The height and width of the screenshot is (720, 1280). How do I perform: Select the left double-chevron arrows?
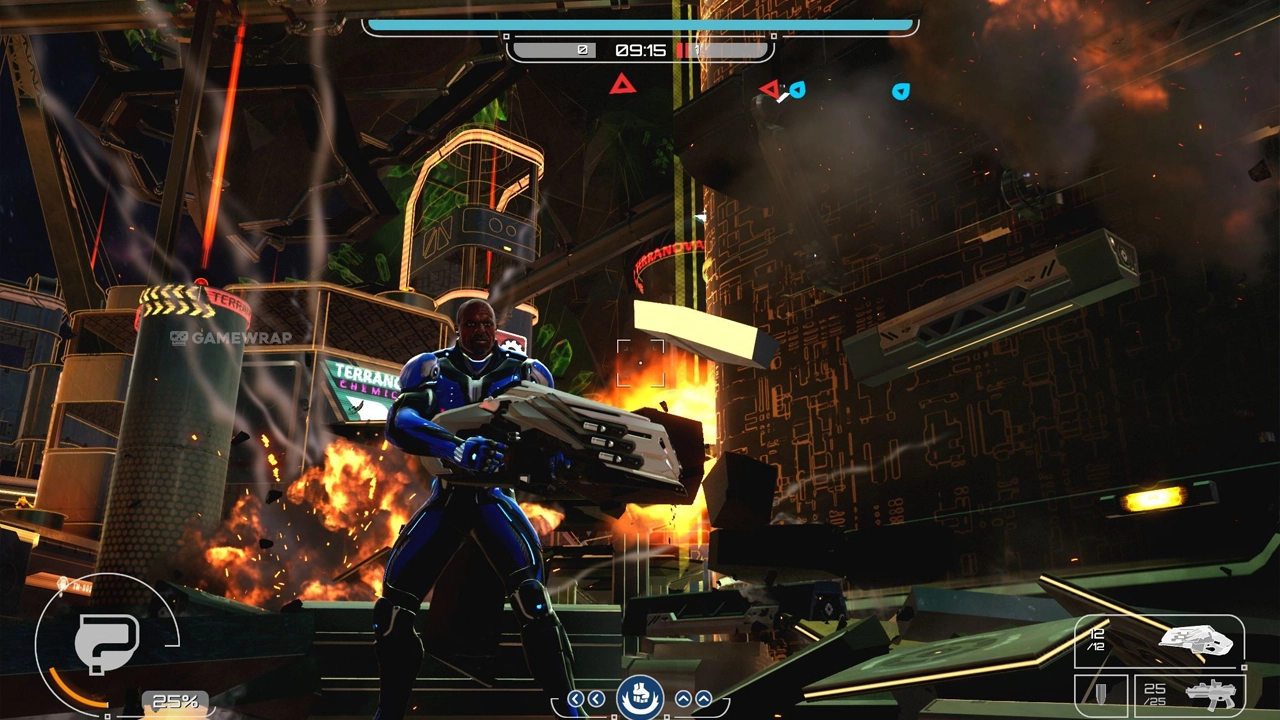pyautogui.click(x=586, y=699)
